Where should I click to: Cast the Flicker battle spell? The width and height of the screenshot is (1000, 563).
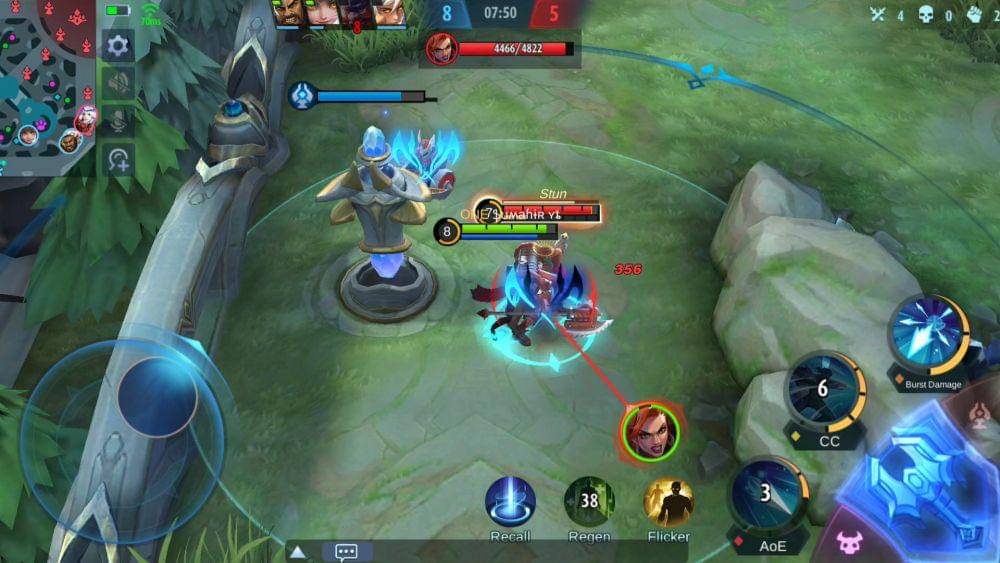pyautogui.click(x=668, y=501)
